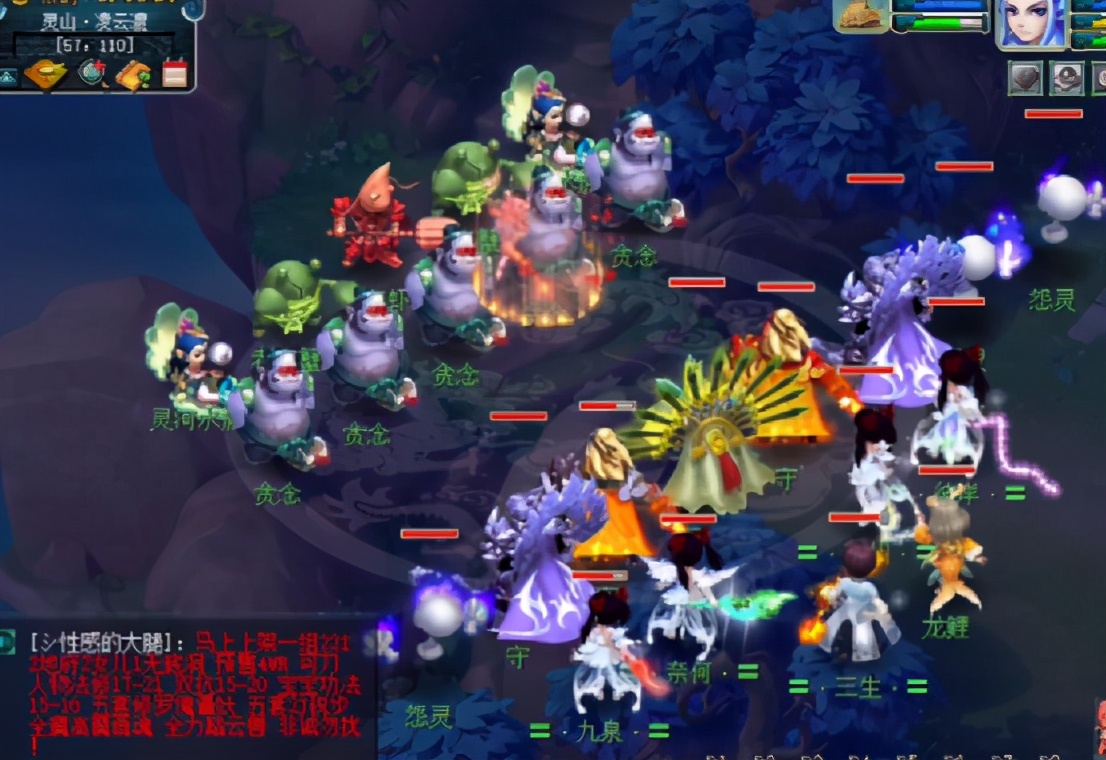Image resolution: width=1106 pixels, height=760 pixels.
Task: Select the blue-haired character portrait
Action: pyautogui.click(x=1031, y=24)
